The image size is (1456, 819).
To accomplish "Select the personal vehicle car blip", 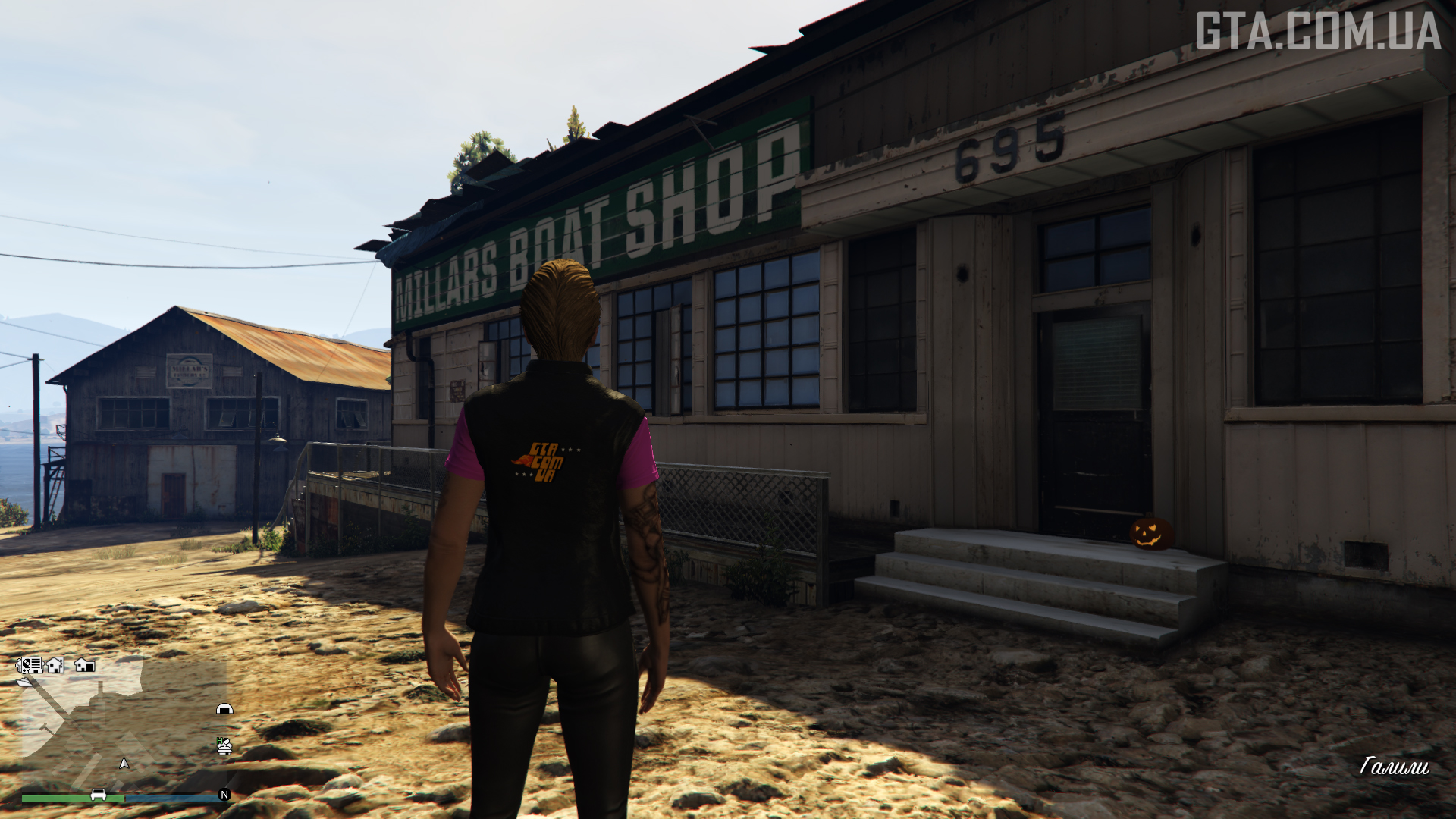I will coord(99,795).
